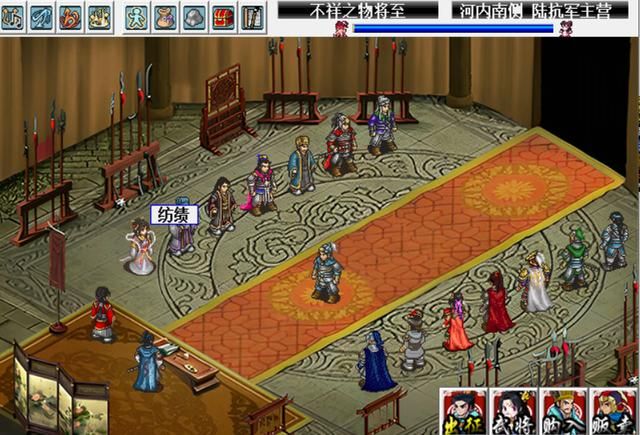Open the 武将 generals button
Viewport: 640px width, 435px height.
514,411
